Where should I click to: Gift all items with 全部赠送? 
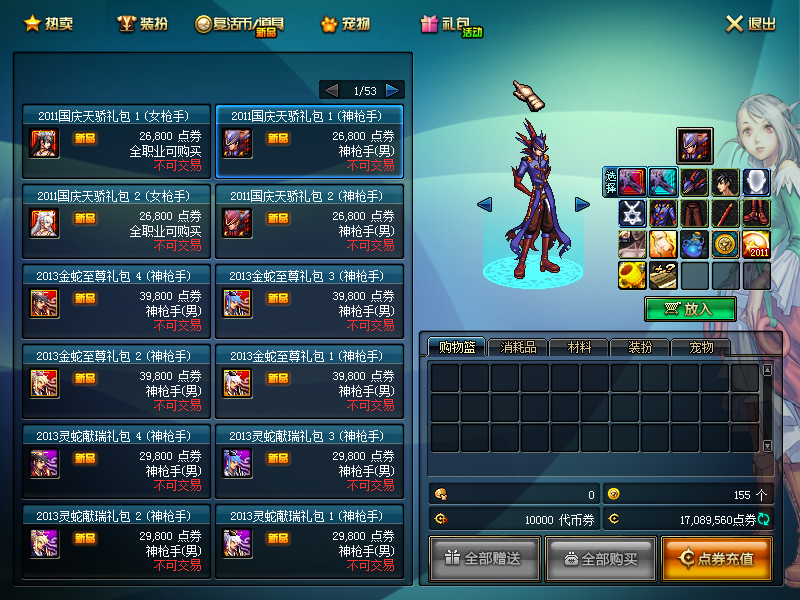click(x=485, y=558)
